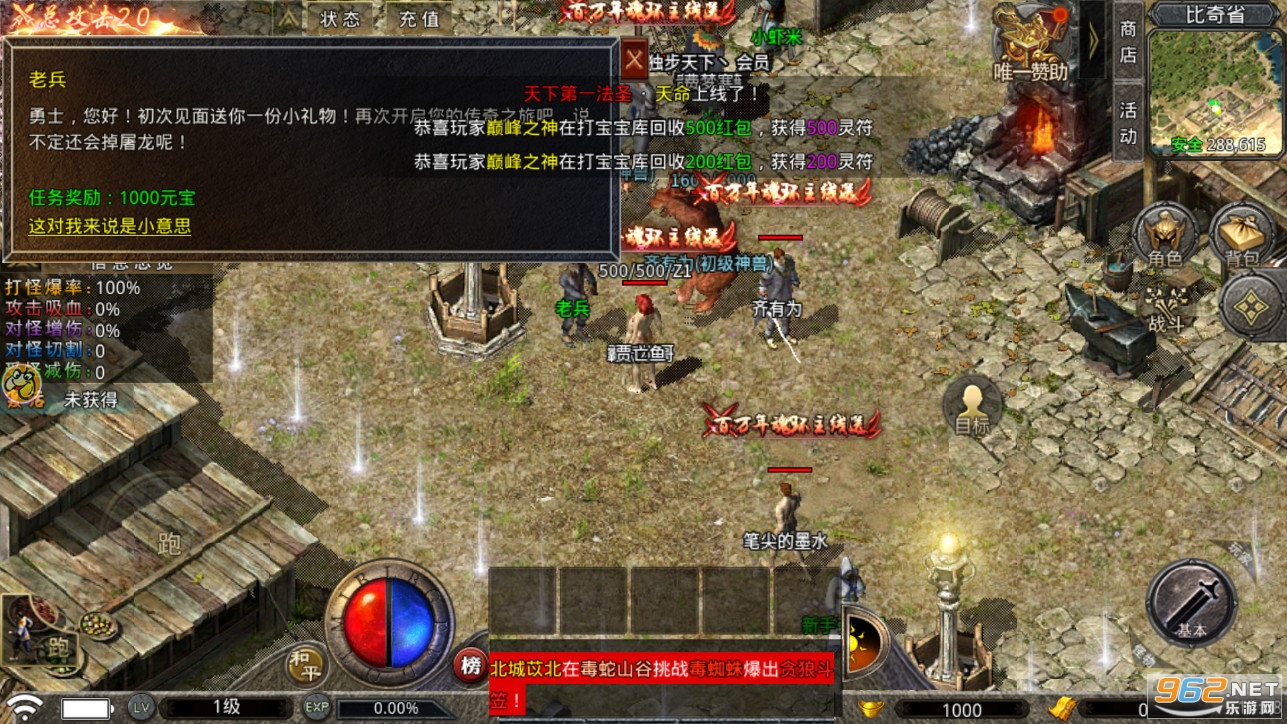Toggle the 和平 peace mode button
The image size is (1287, 724).
coord(309,666)
